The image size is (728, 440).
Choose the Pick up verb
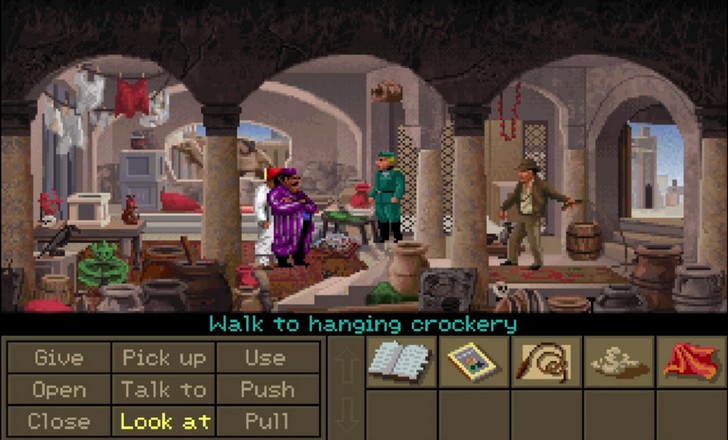[x=164, y=357]
